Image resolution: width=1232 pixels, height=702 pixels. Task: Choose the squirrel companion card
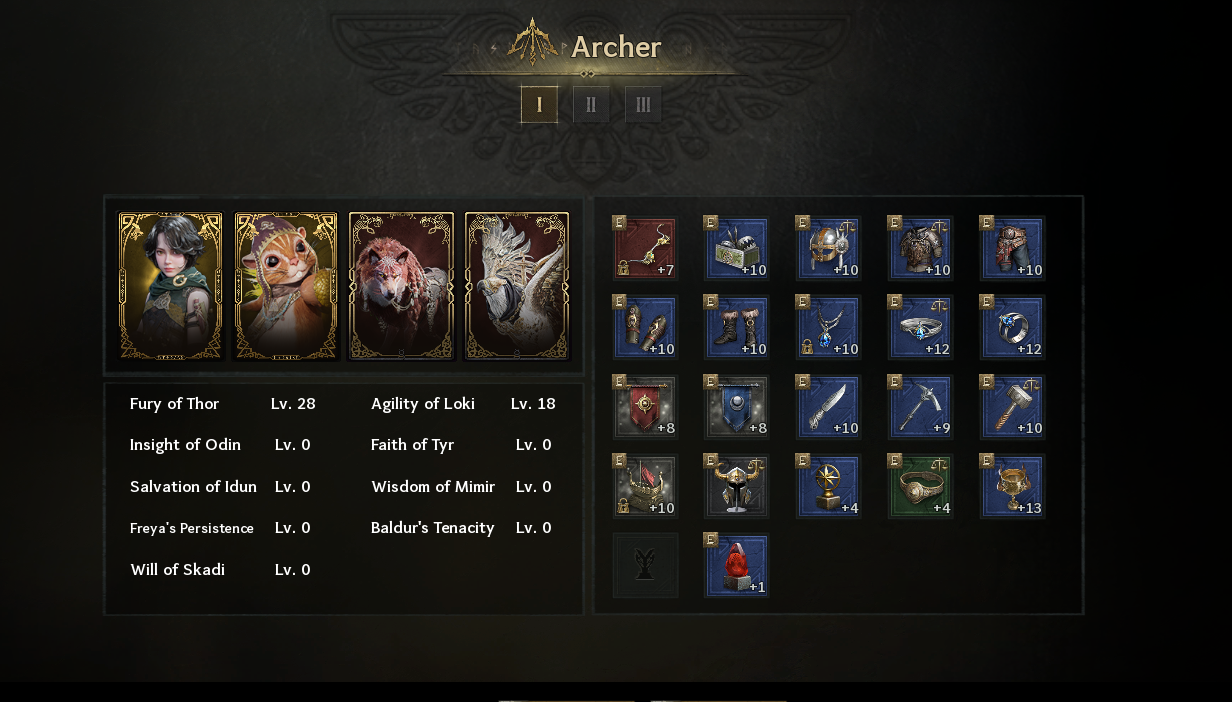pos(286,286)
